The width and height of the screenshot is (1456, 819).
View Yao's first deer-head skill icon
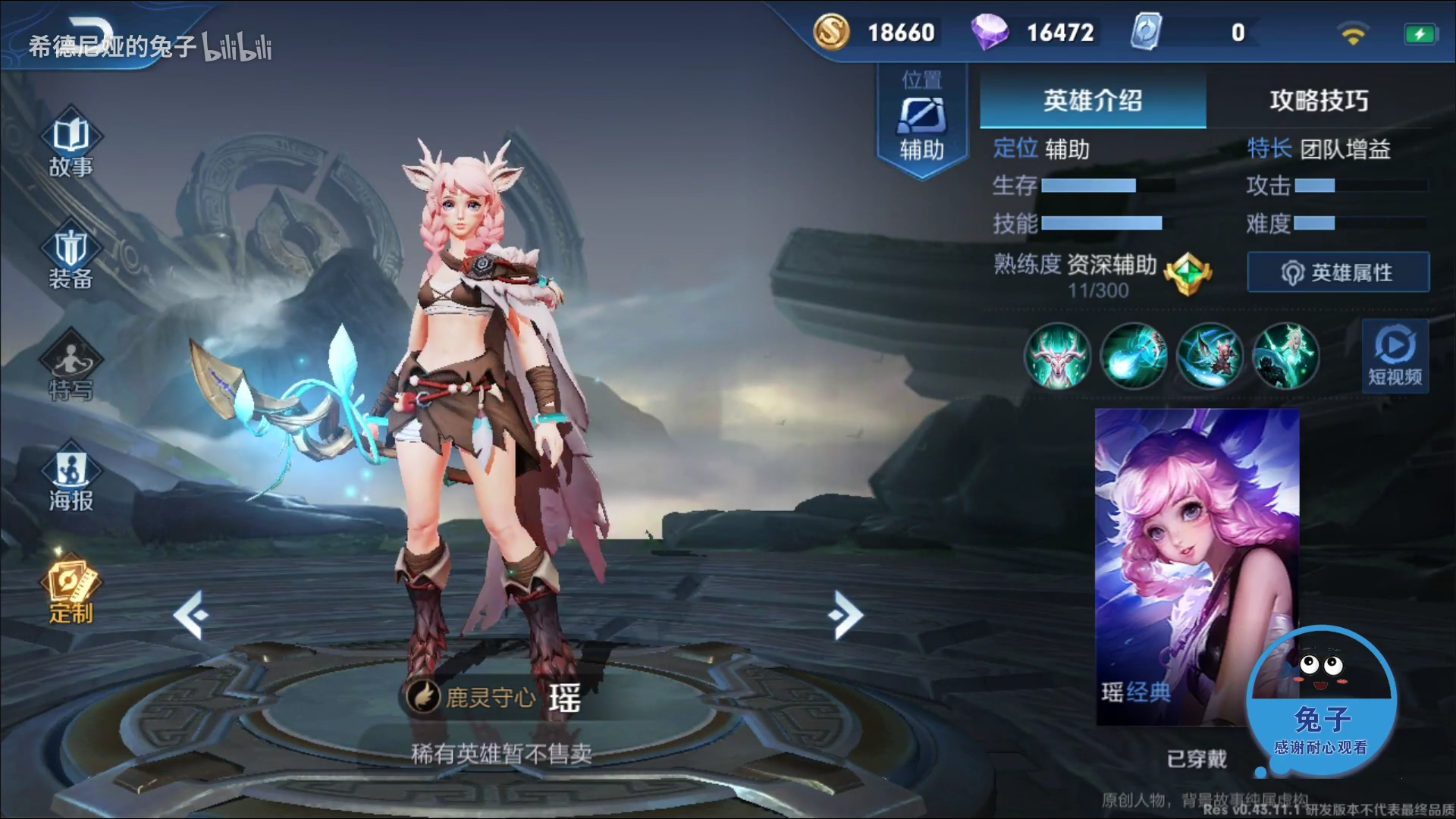tap(1057, 356)
